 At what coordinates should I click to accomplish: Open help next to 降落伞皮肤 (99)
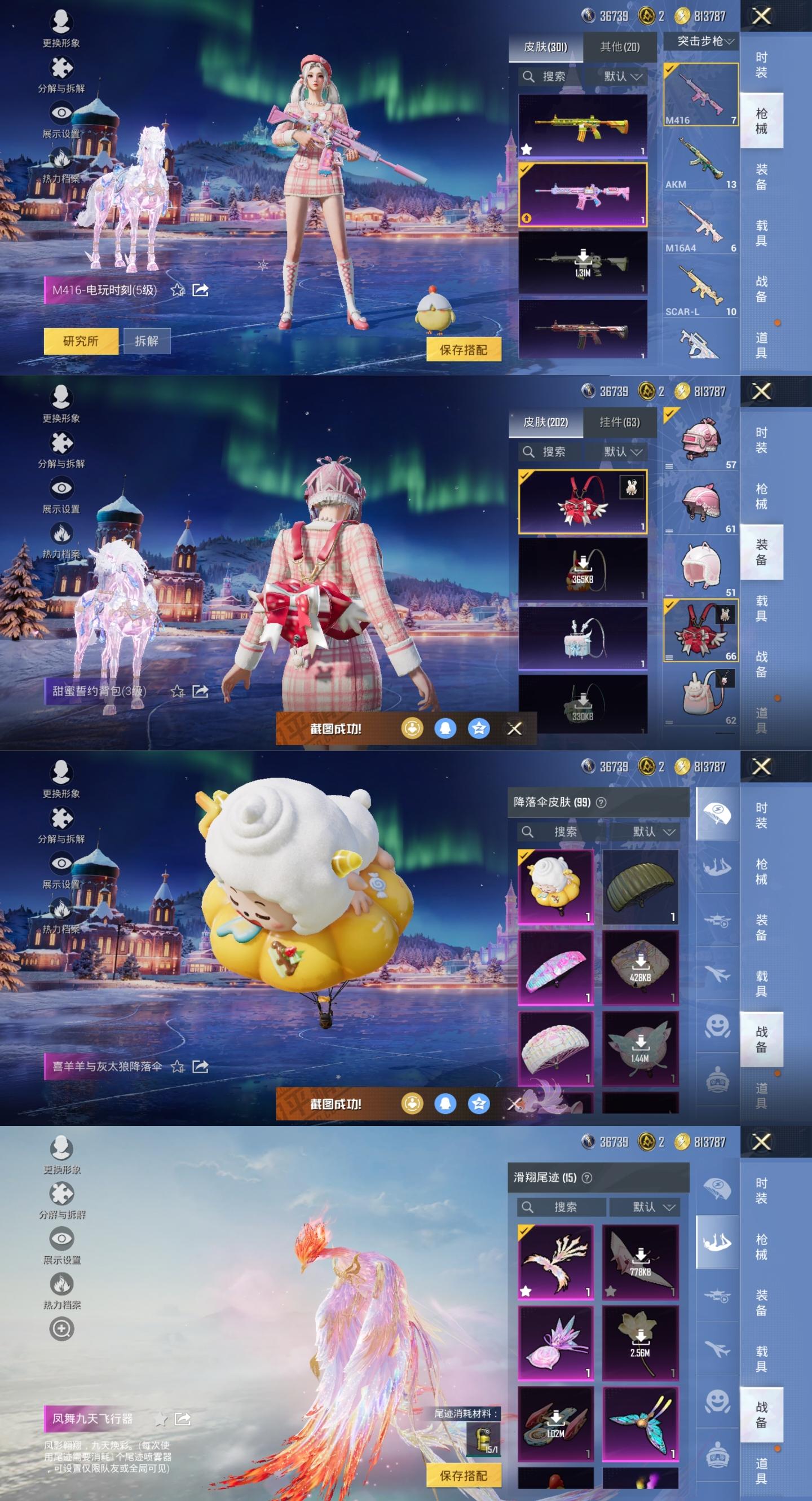[601, 802]
